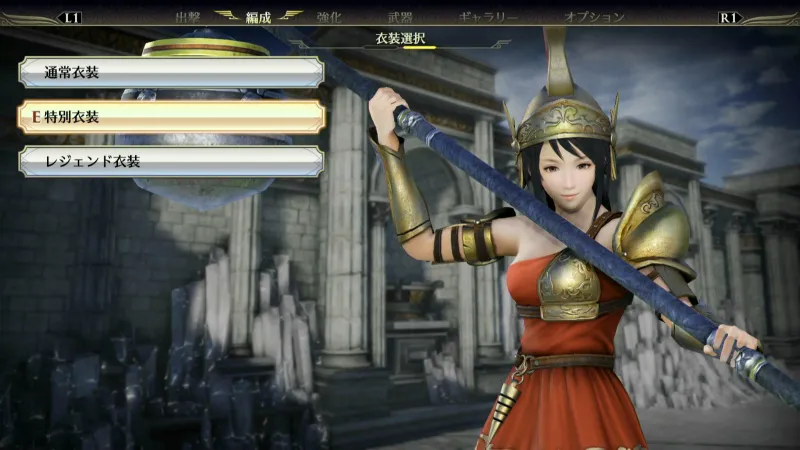Open the ギャラリー tab
The width and height of the screenshot is (800, 450).
488,17
